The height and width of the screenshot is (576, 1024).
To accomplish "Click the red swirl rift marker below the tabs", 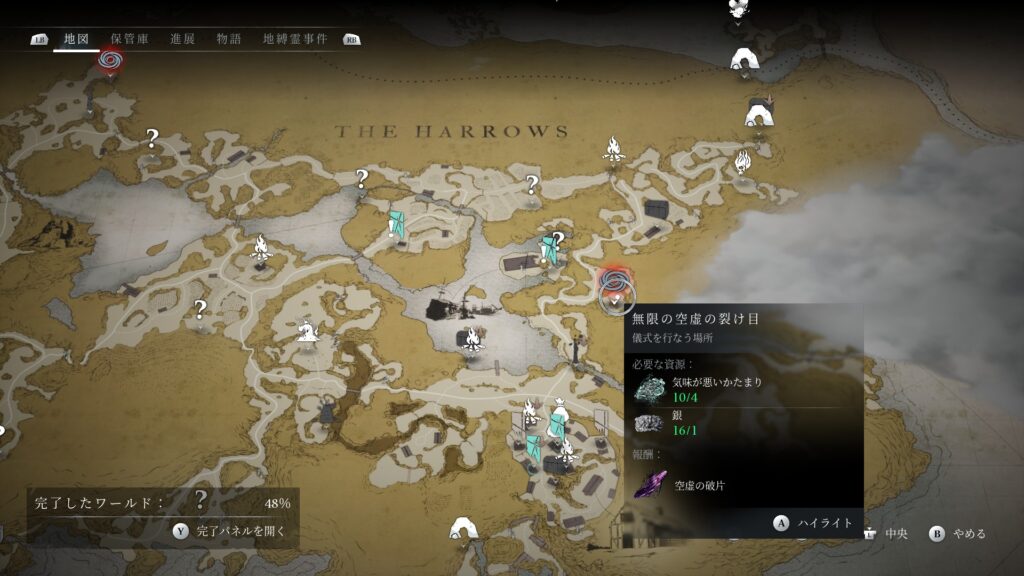I will 110,61.
